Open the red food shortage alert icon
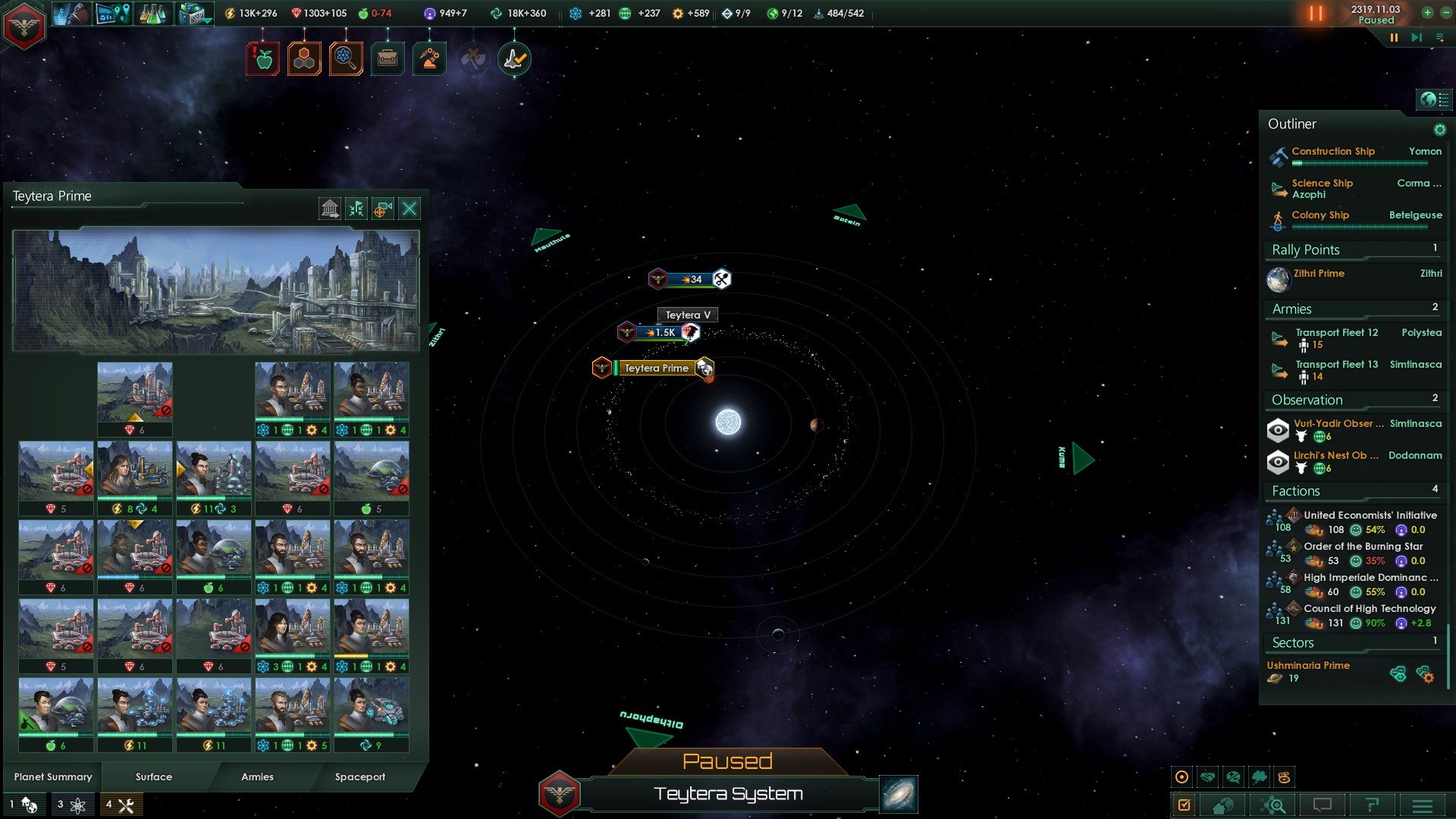The width and height of the screenshot is (1456, 819). [263, 59]
